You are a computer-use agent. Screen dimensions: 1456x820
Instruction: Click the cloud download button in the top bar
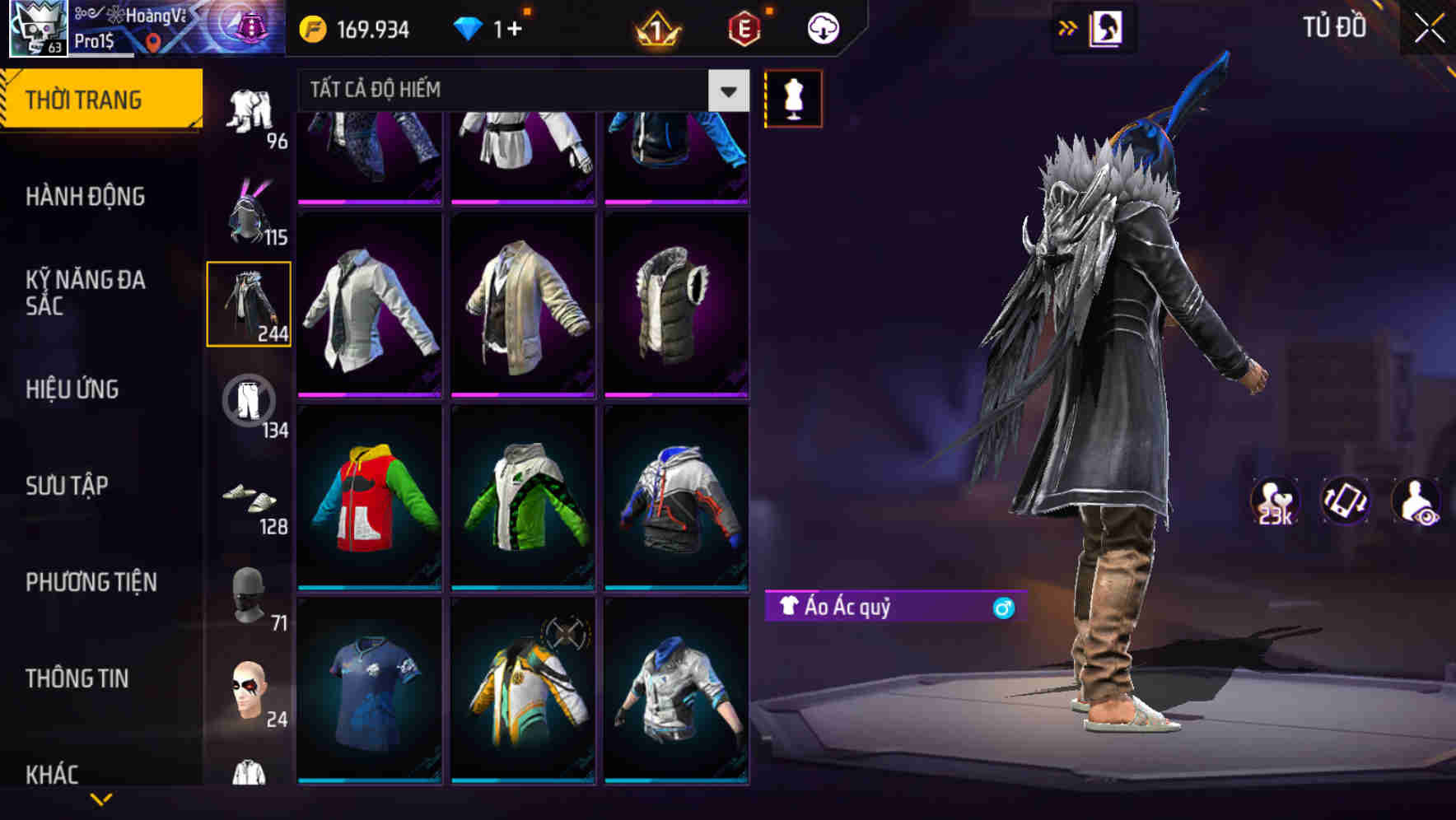[821, 27]
